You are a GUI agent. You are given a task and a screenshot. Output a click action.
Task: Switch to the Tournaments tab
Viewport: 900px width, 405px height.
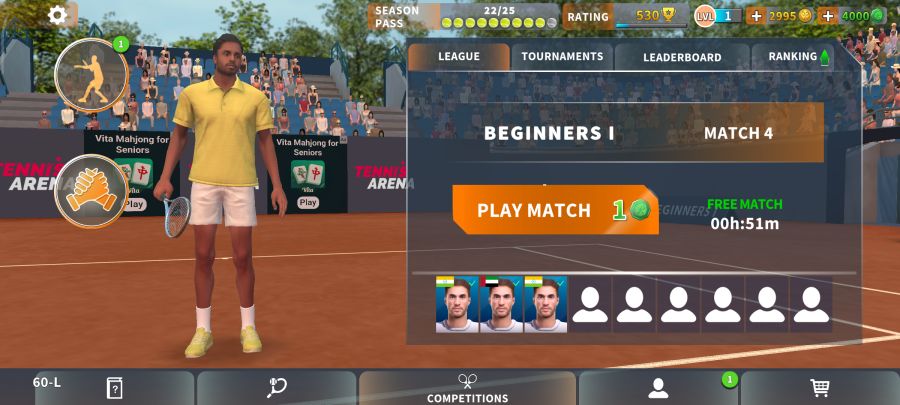(562, 57)
